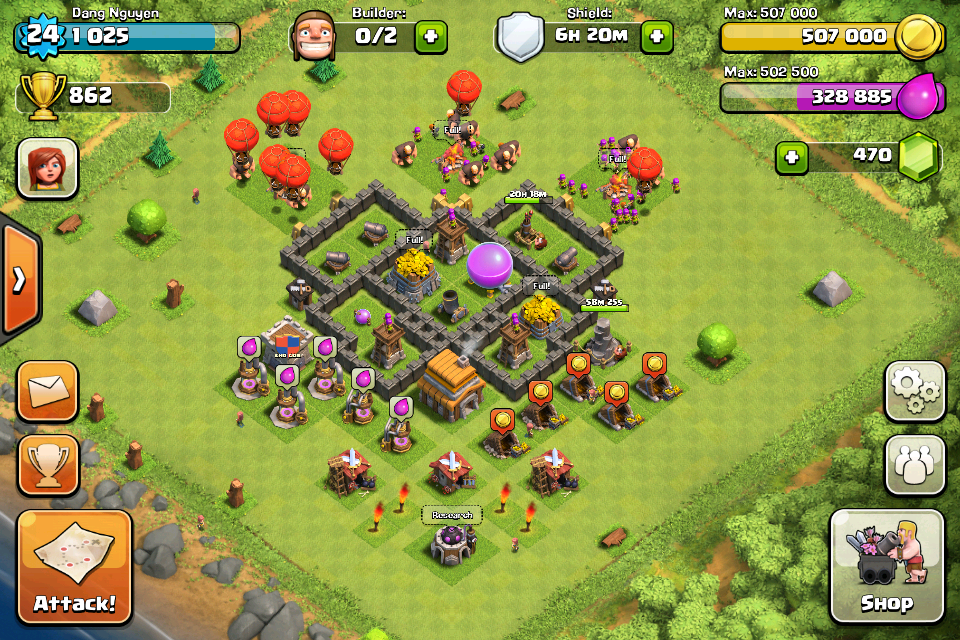Viewport: 960px width, 640px height.
Task: Open the friends button with two figures
Action: pyautogui.click(x=914, y=465)
